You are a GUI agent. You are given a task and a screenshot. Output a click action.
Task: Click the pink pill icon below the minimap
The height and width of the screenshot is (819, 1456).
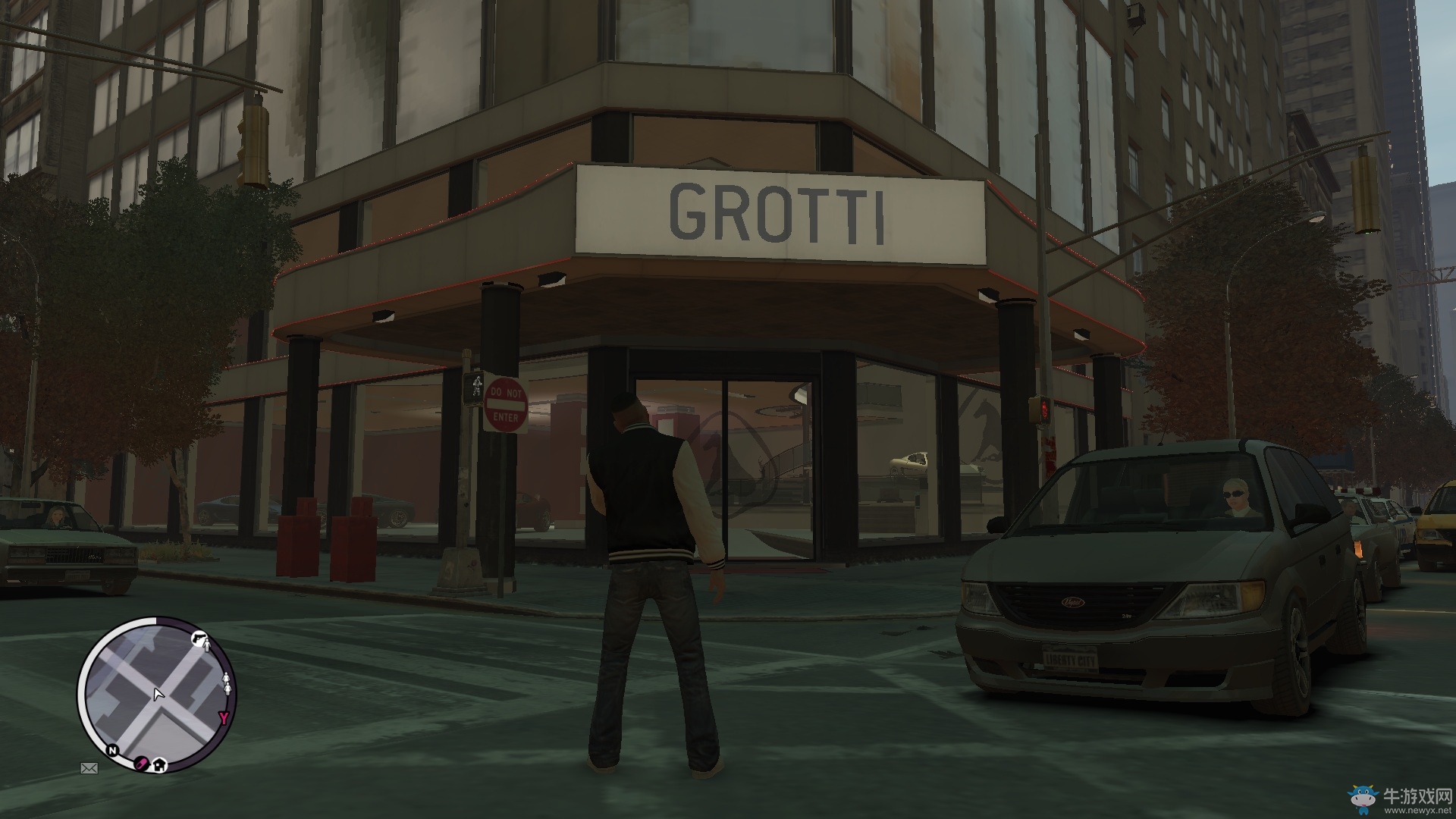pyautogui.click(x=141, y=764)
